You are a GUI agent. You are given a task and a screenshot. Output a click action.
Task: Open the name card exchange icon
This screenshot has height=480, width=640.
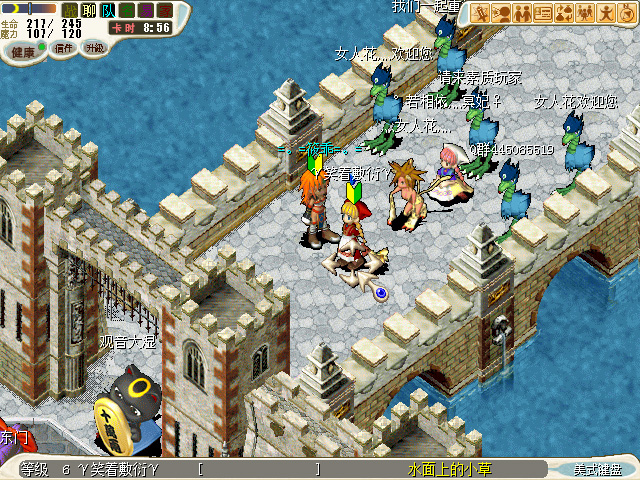543,13
